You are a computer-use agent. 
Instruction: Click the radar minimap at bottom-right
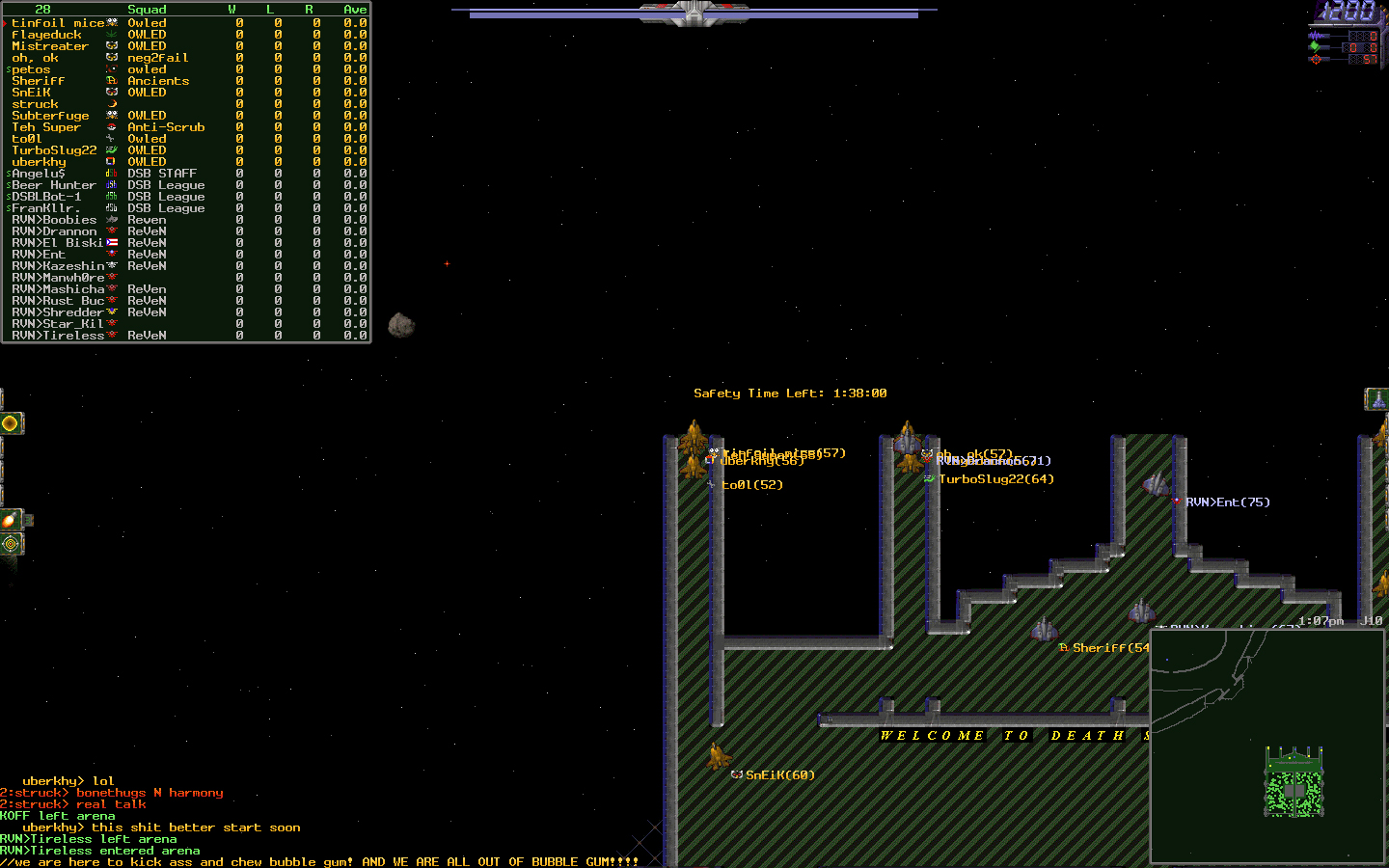[x=1268, y=747]
